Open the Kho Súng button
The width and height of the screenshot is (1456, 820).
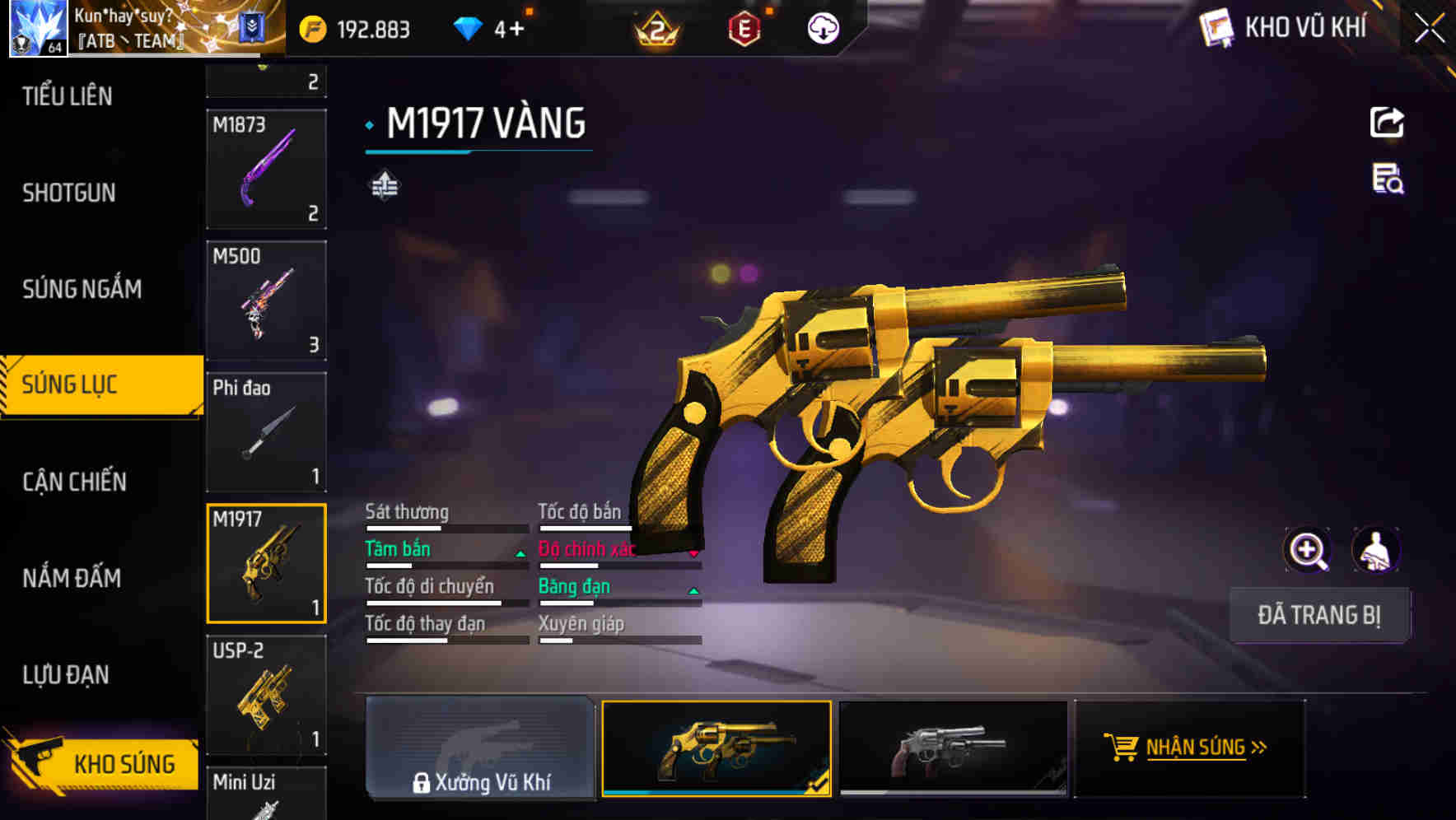[103, 763]
